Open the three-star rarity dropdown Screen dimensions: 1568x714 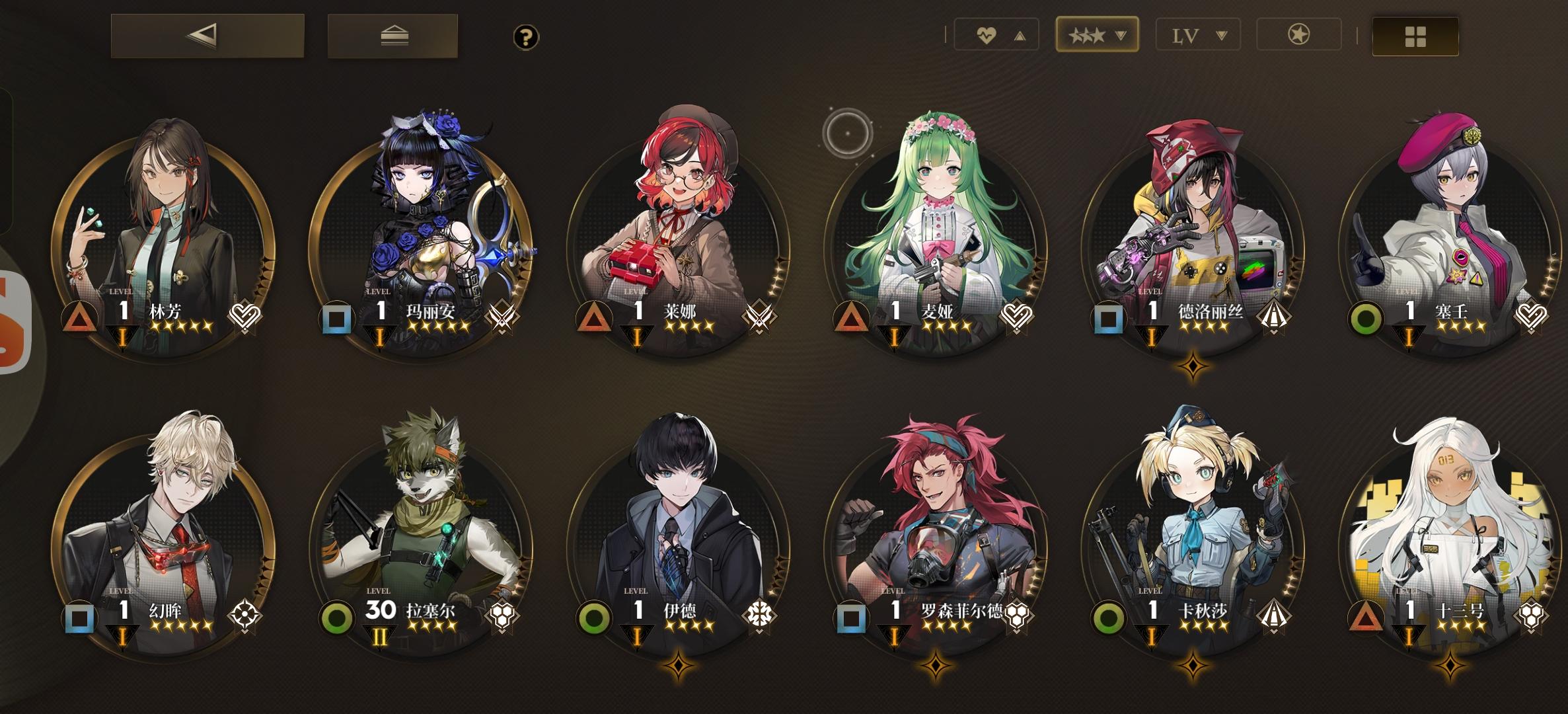pos(1097,35)
